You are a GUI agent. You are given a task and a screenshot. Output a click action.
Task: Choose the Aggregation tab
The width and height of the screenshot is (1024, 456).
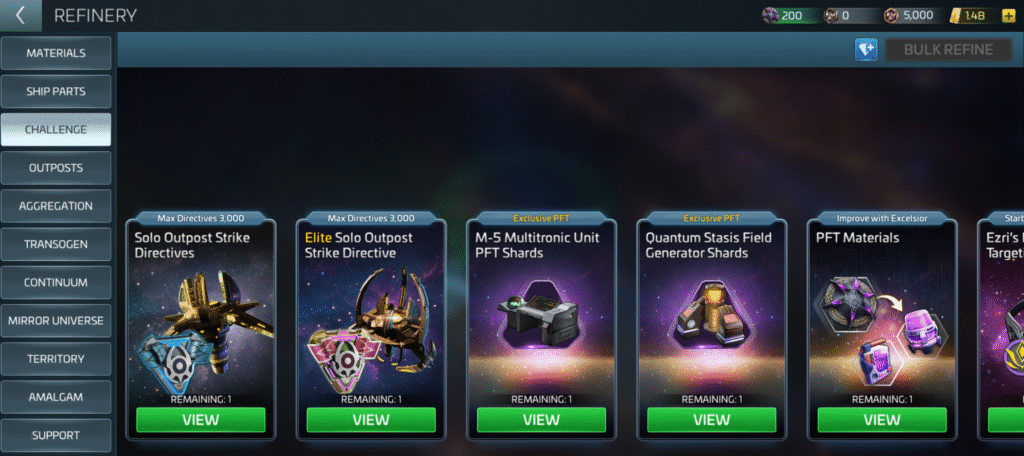coord(56,206)
